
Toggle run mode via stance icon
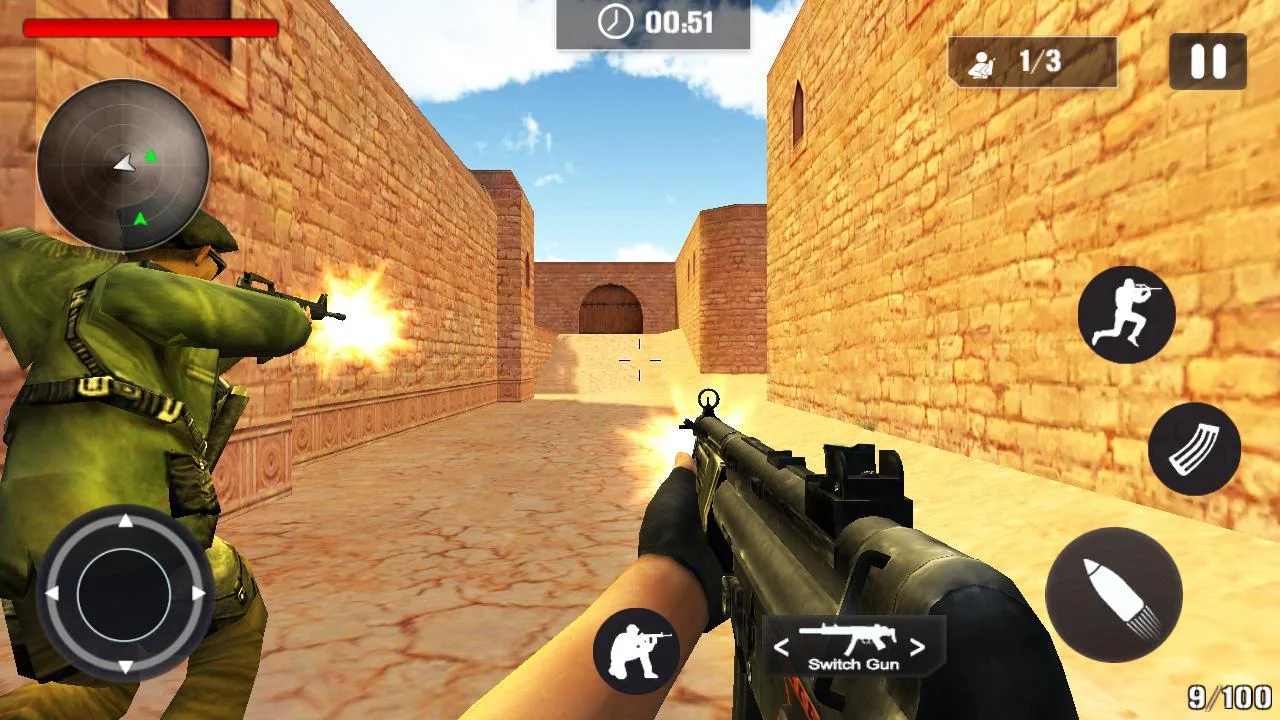[1127, 315]
